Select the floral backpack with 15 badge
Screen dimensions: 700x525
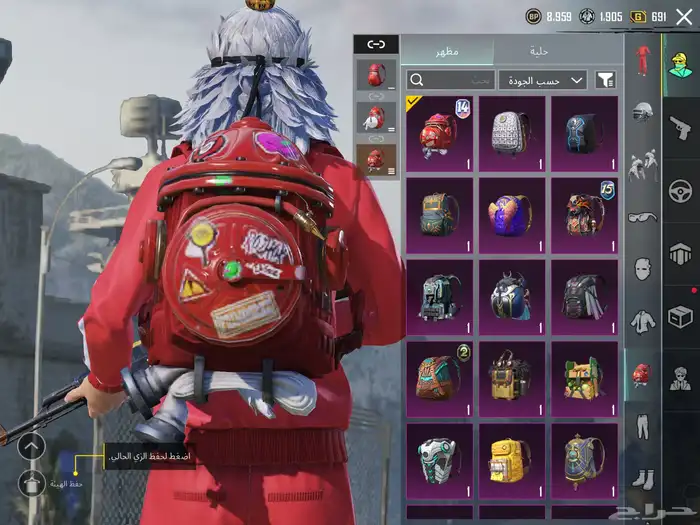[584, 214]
